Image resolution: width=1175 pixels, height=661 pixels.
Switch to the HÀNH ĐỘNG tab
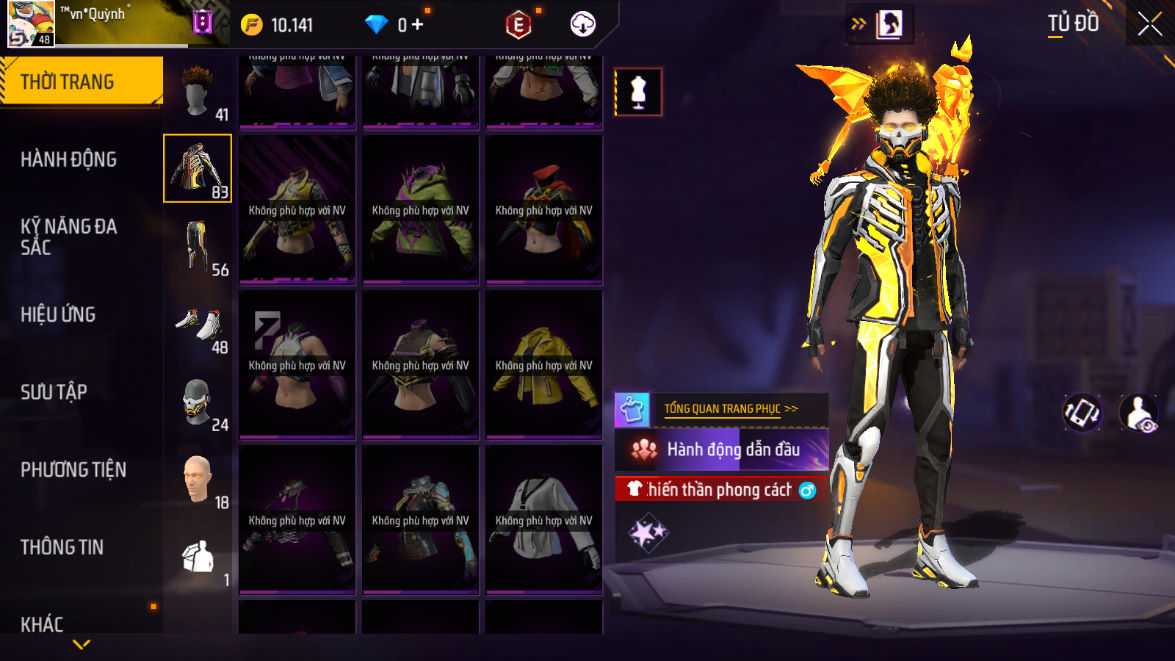(69, 159)
